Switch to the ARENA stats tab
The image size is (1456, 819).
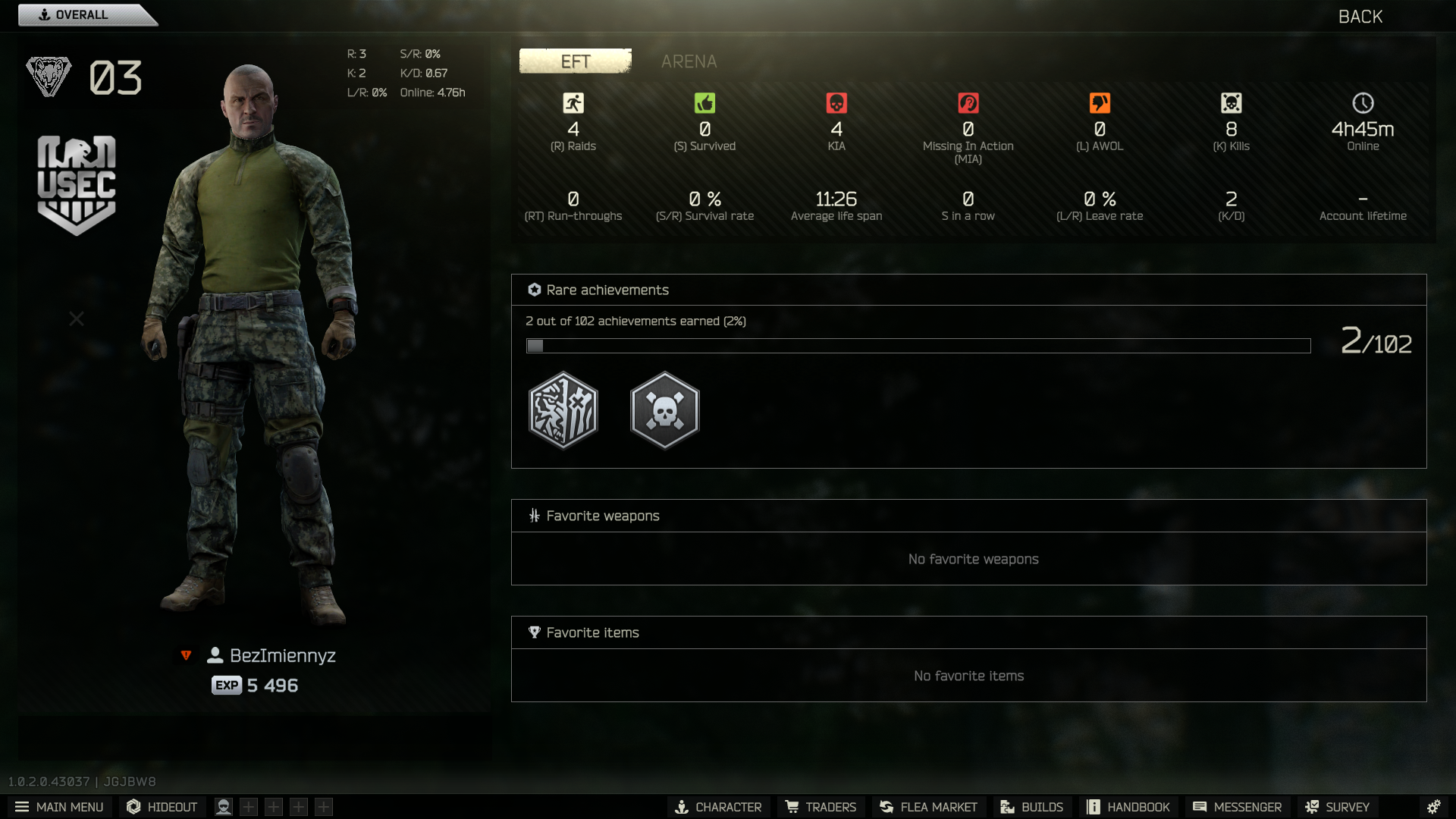689,61
